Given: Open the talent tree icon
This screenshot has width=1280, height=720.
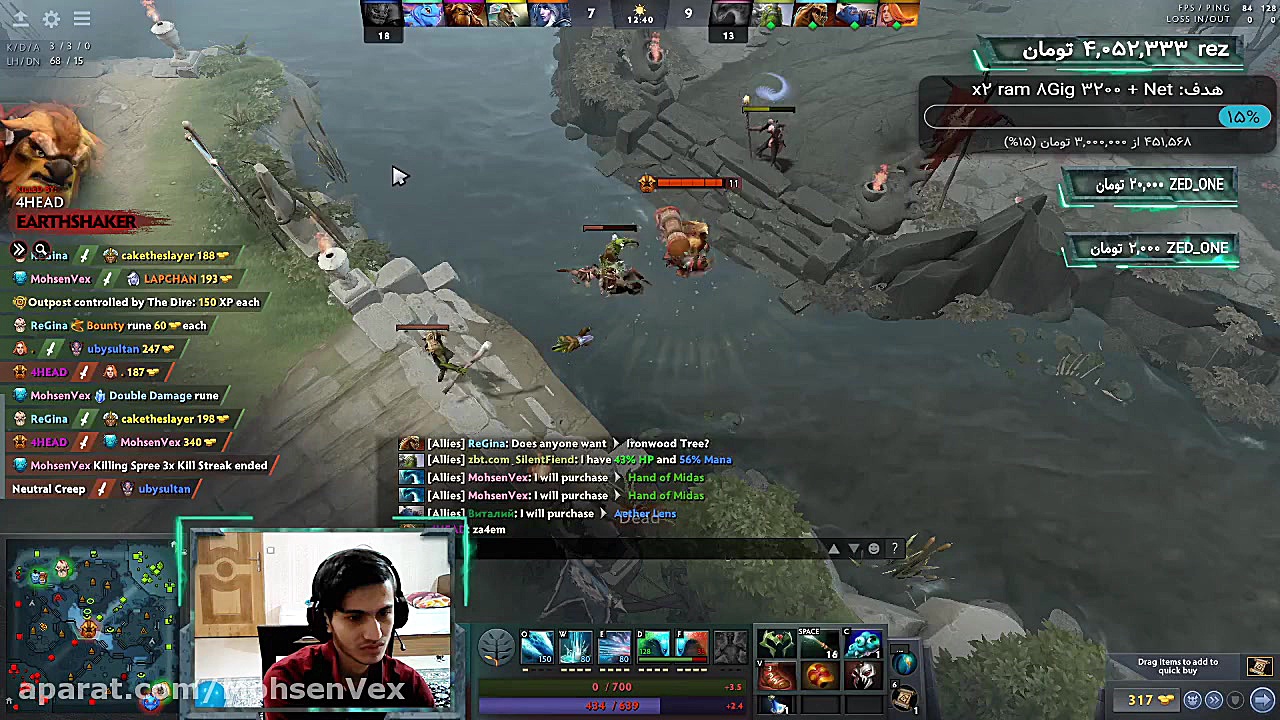Looking at the screenshot, I should point(496,648).
